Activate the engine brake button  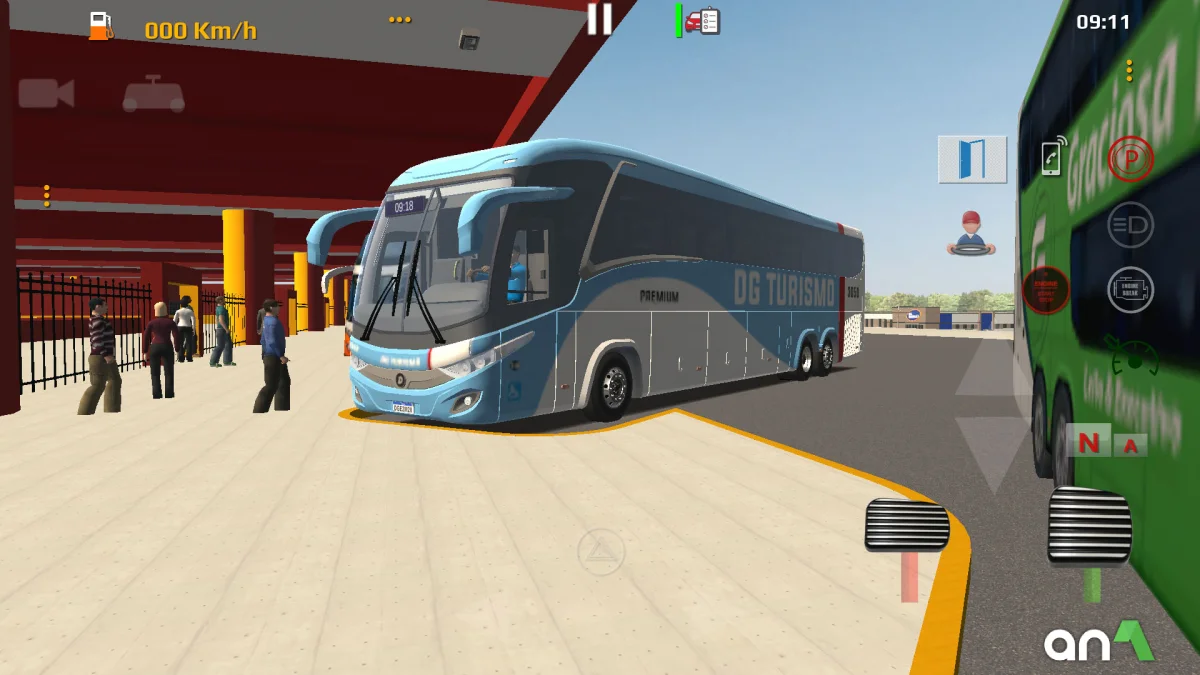click(1130, 290)
